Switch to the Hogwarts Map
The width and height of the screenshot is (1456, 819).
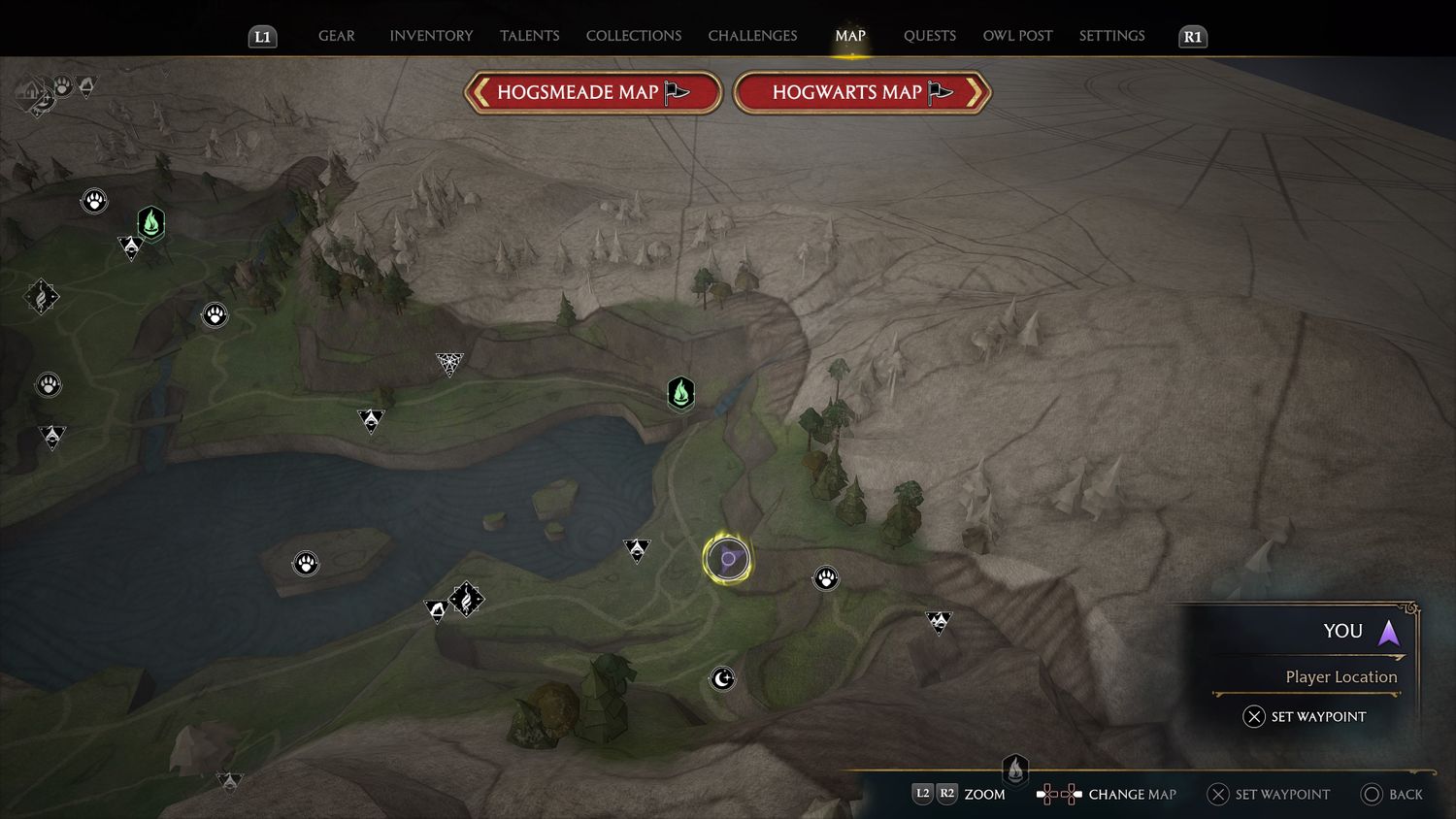click(x=862, y=93)
